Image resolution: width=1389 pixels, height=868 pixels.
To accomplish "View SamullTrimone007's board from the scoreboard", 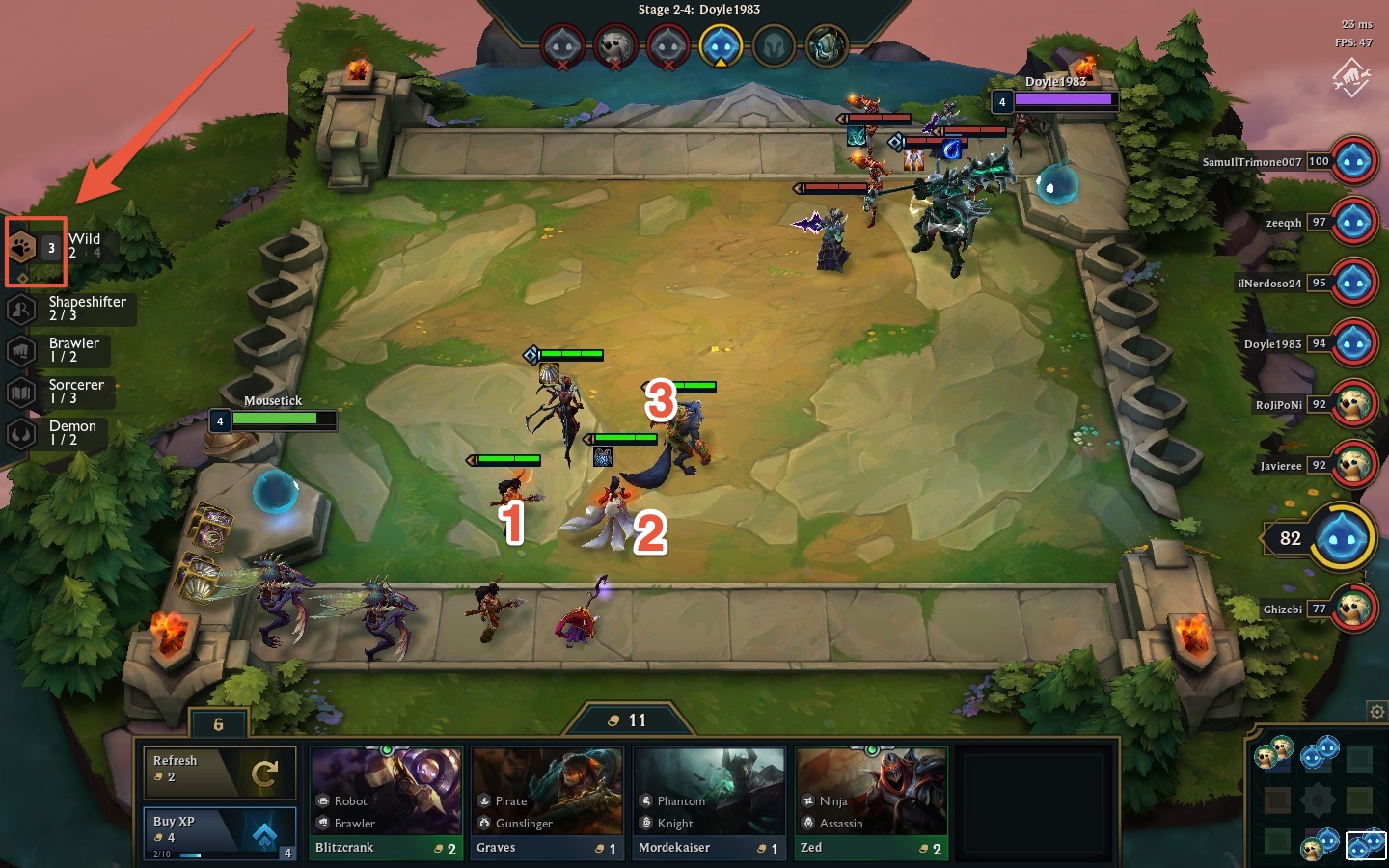I will tap(1353, 162).
